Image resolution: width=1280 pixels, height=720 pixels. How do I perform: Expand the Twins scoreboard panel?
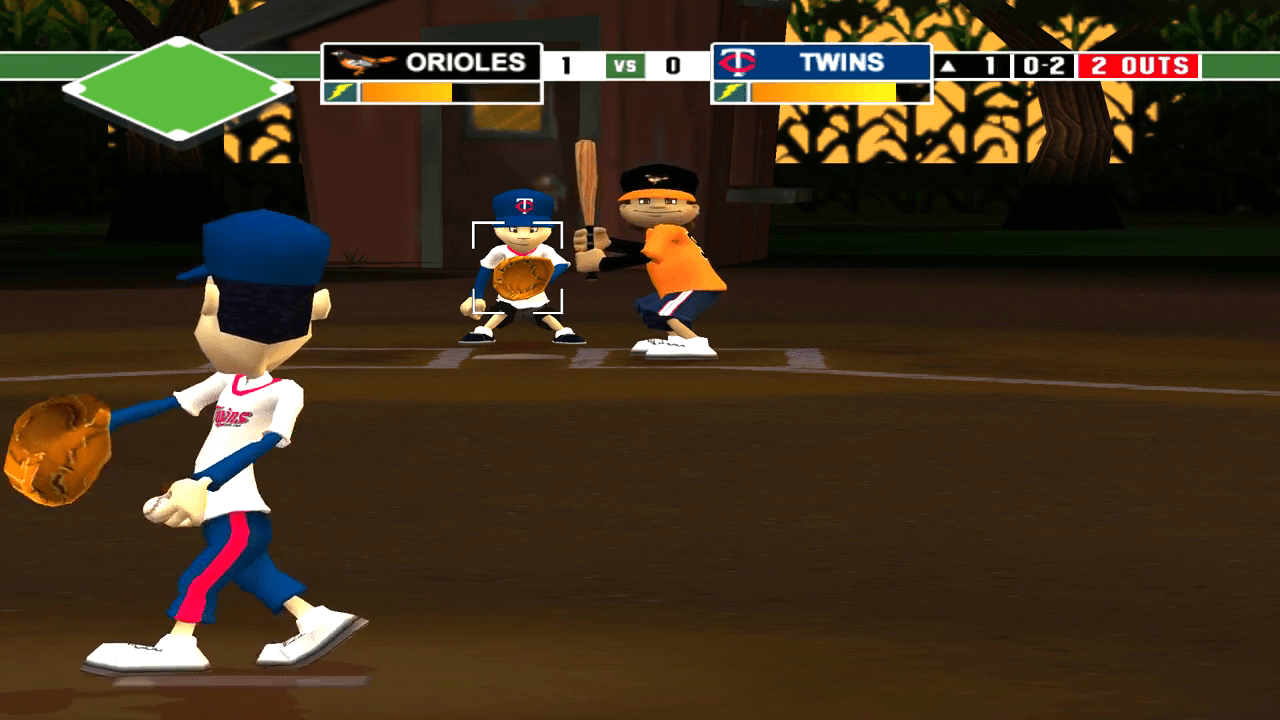820,62
